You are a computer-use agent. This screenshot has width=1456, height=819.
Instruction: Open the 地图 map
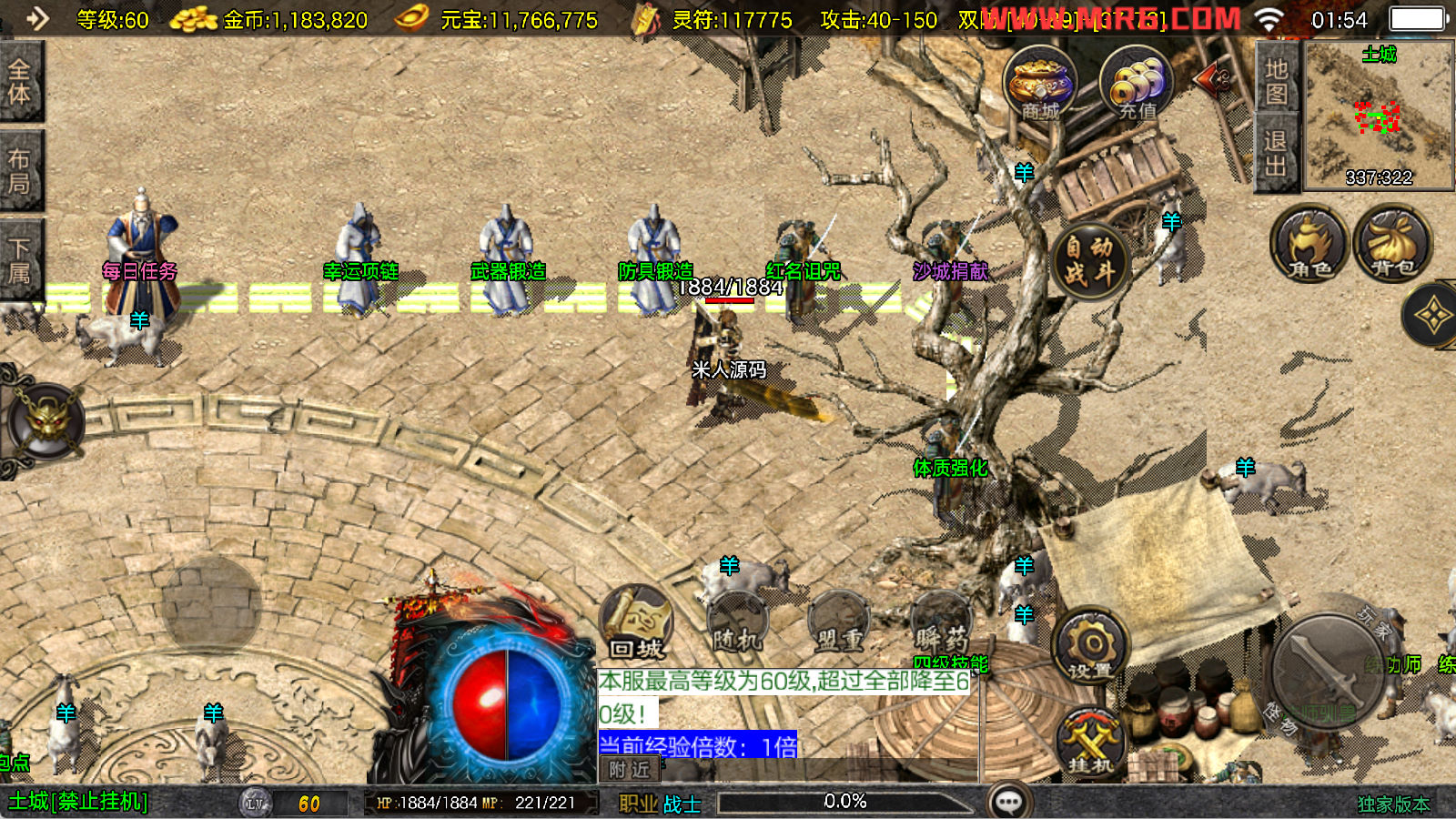point(1275,82)
